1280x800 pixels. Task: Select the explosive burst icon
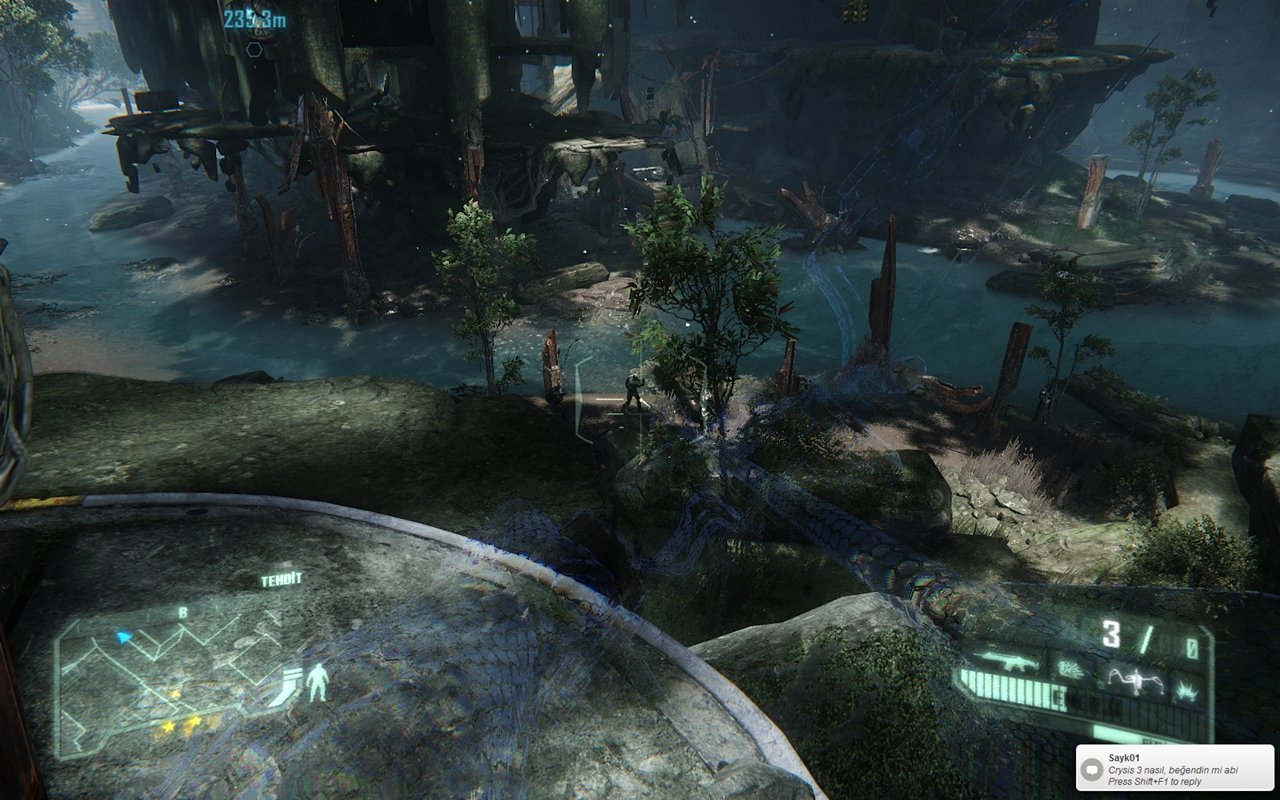coord(1188,689)
